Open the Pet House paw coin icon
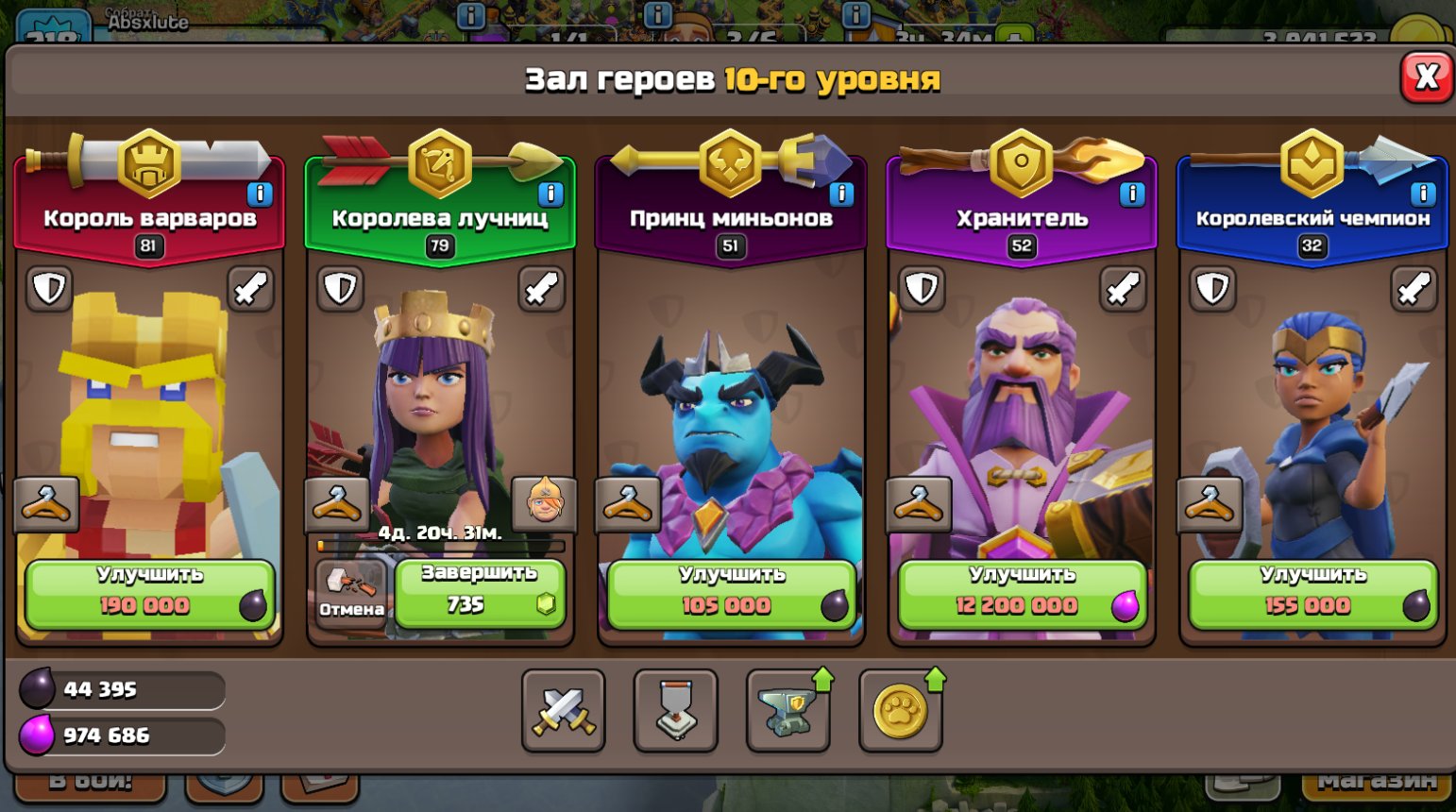This screenshot has height=812, width=1456. point(900,710)
